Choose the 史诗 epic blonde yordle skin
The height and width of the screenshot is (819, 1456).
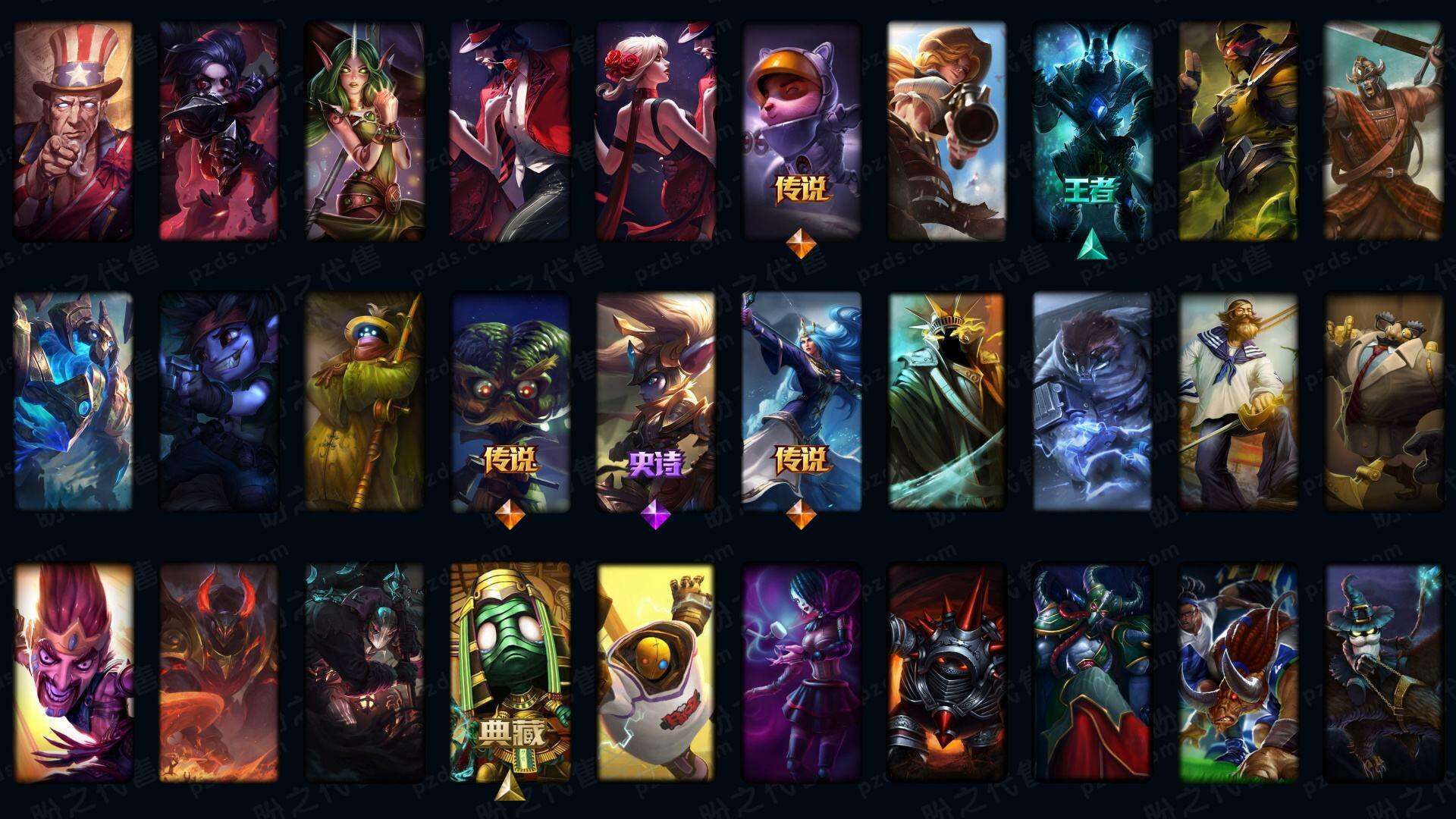pos(655,402)
